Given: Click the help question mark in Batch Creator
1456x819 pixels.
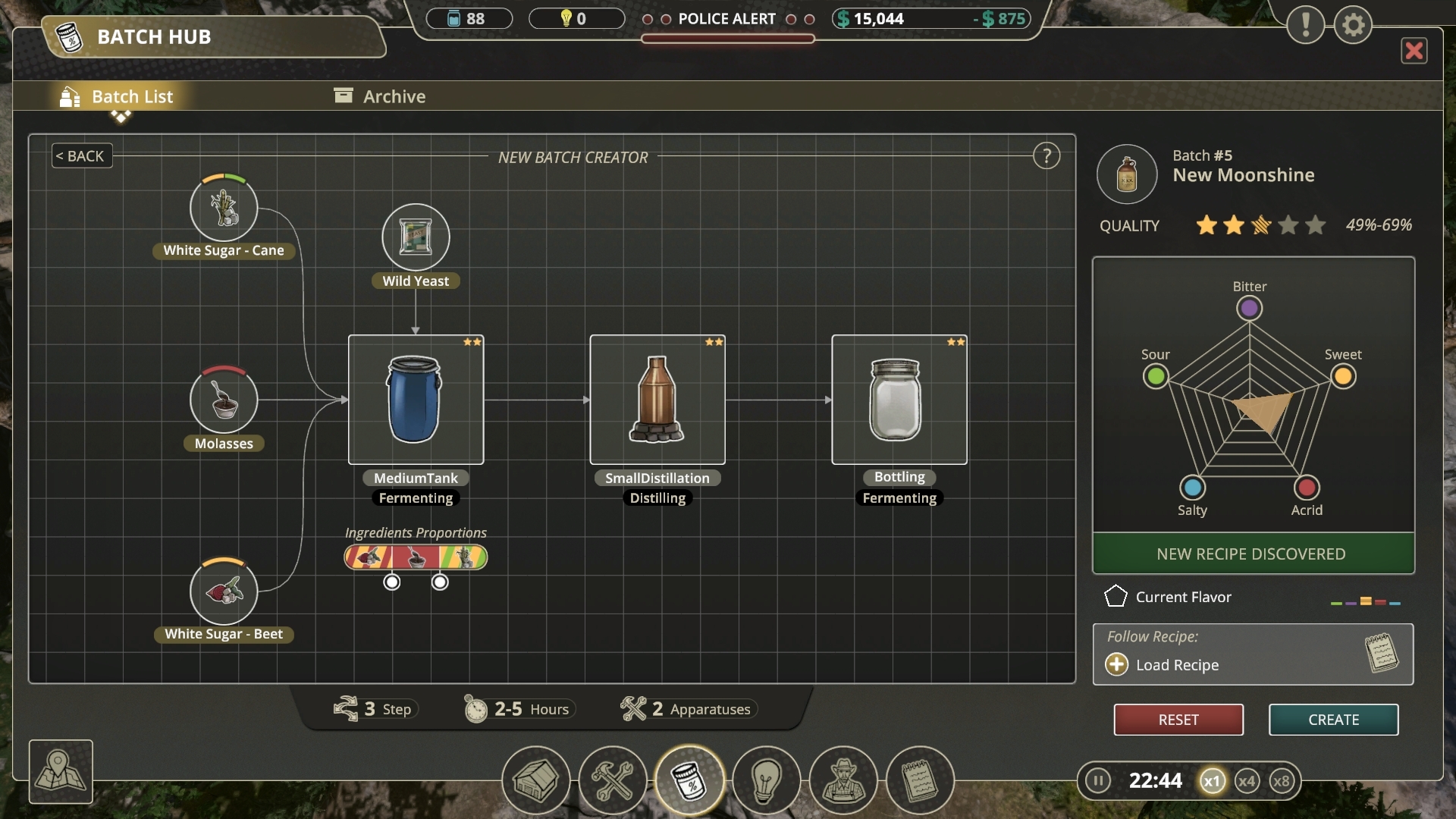Looking at the screenshot, I should coord(1047,155).
